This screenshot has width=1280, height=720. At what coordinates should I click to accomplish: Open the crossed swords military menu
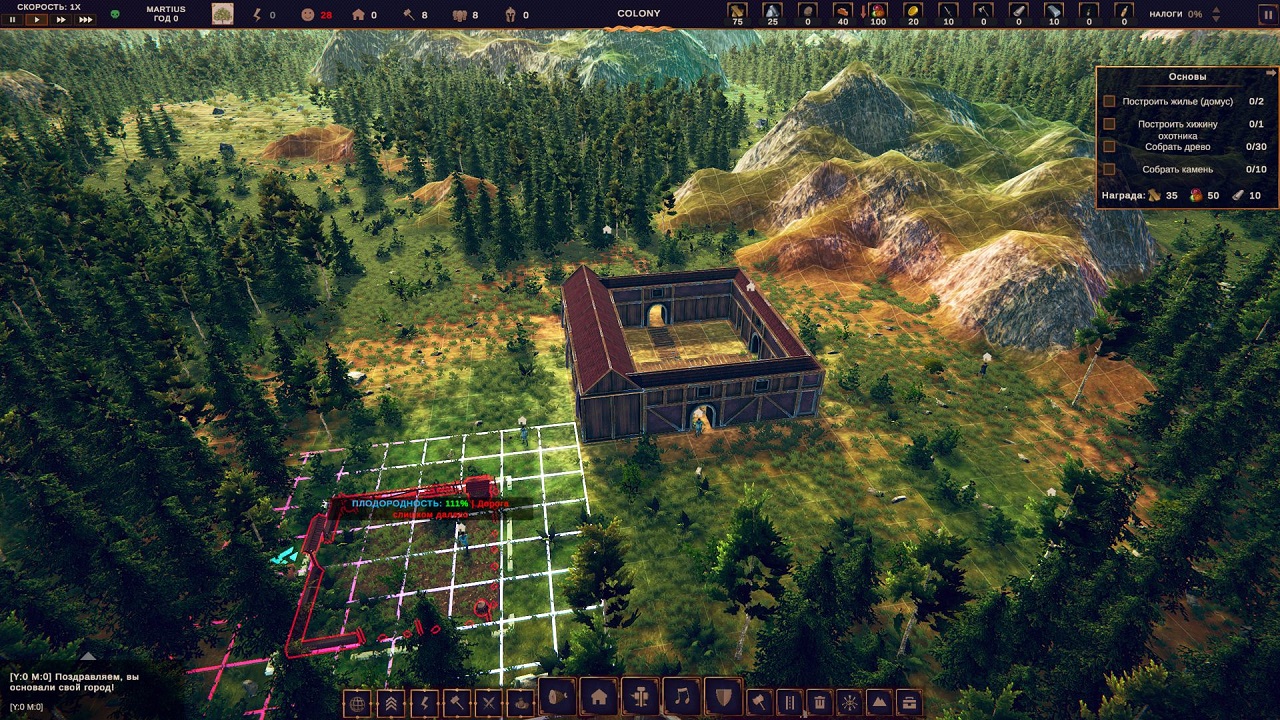point(488,703)
